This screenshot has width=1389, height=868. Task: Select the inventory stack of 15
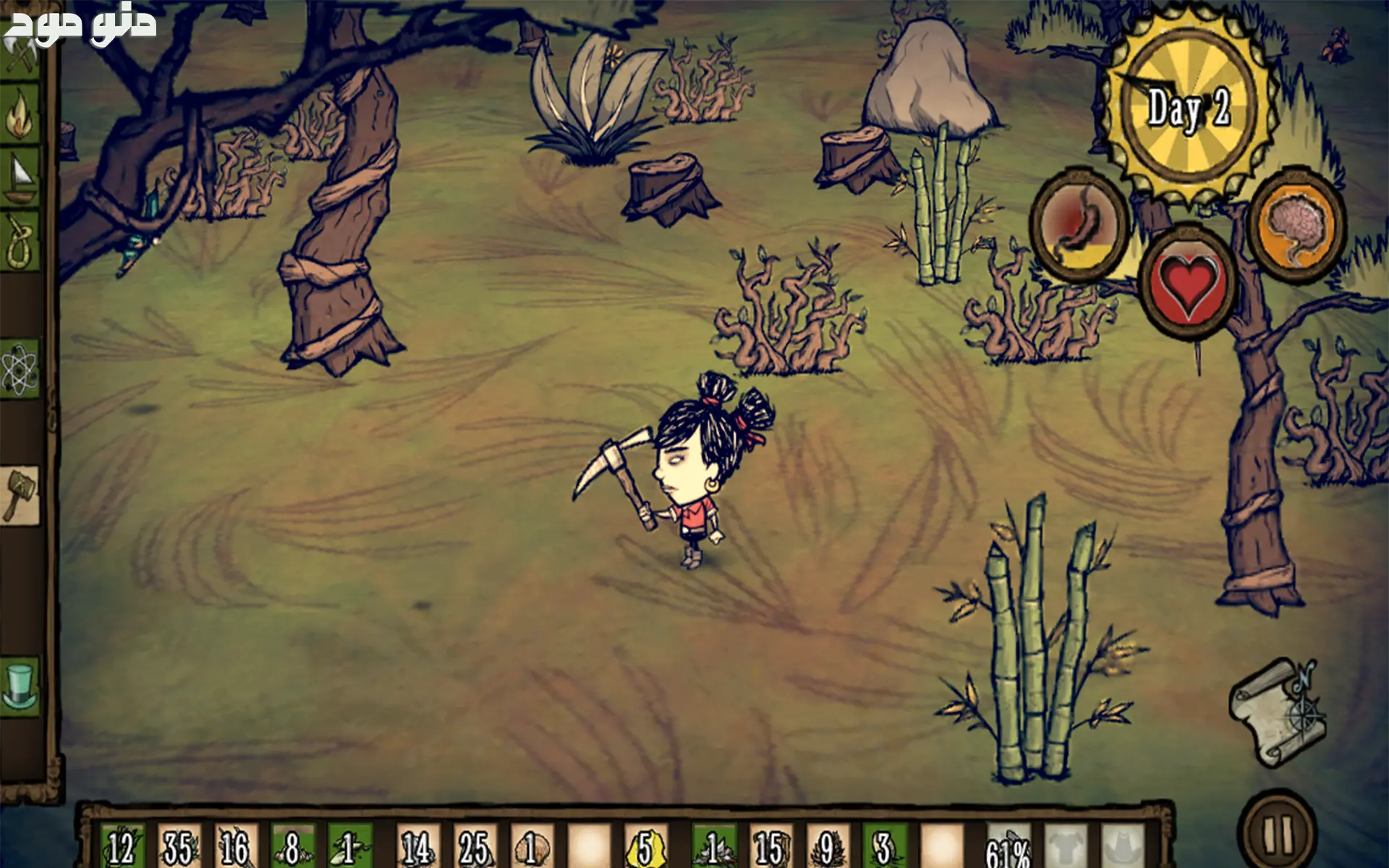pyautogui.click(x=769, y=846)
